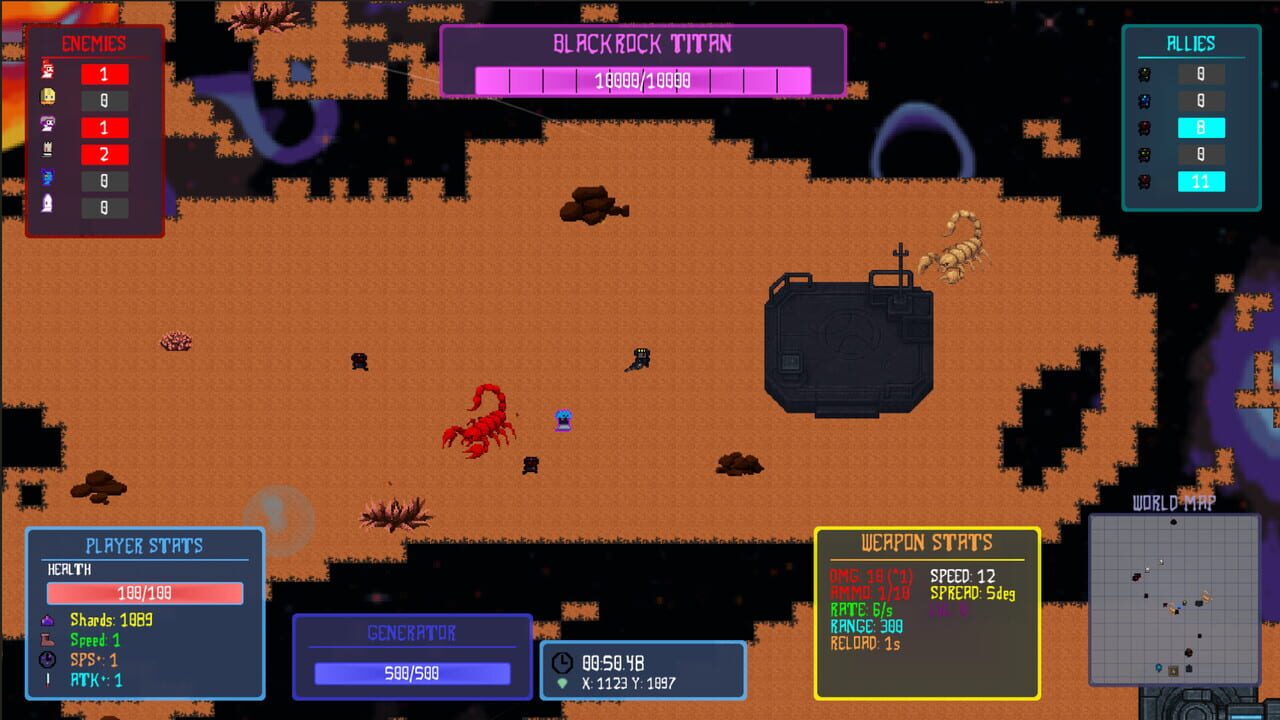Click the blue winged enemy icon
The height and width of the screenshot is (720, 1280).
pyautogui.click(x=45, y=177)
